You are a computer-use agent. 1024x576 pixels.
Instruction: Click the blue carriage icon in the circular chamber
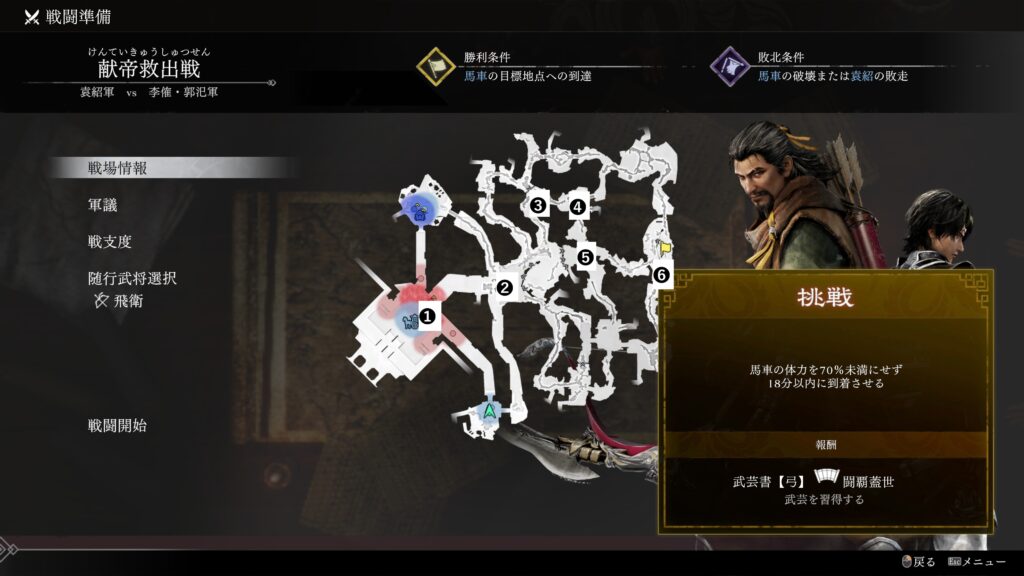pos(422,210)
